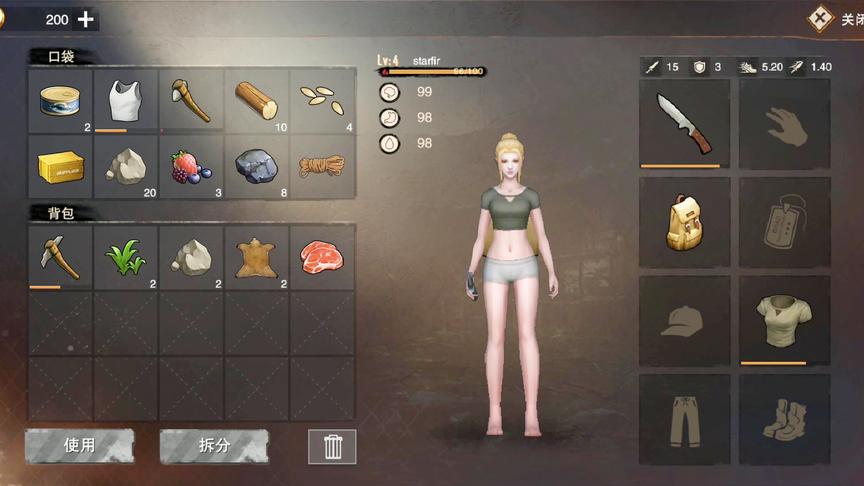
Task: Select the coiled rope slot
Action: [x=322, y=165]
